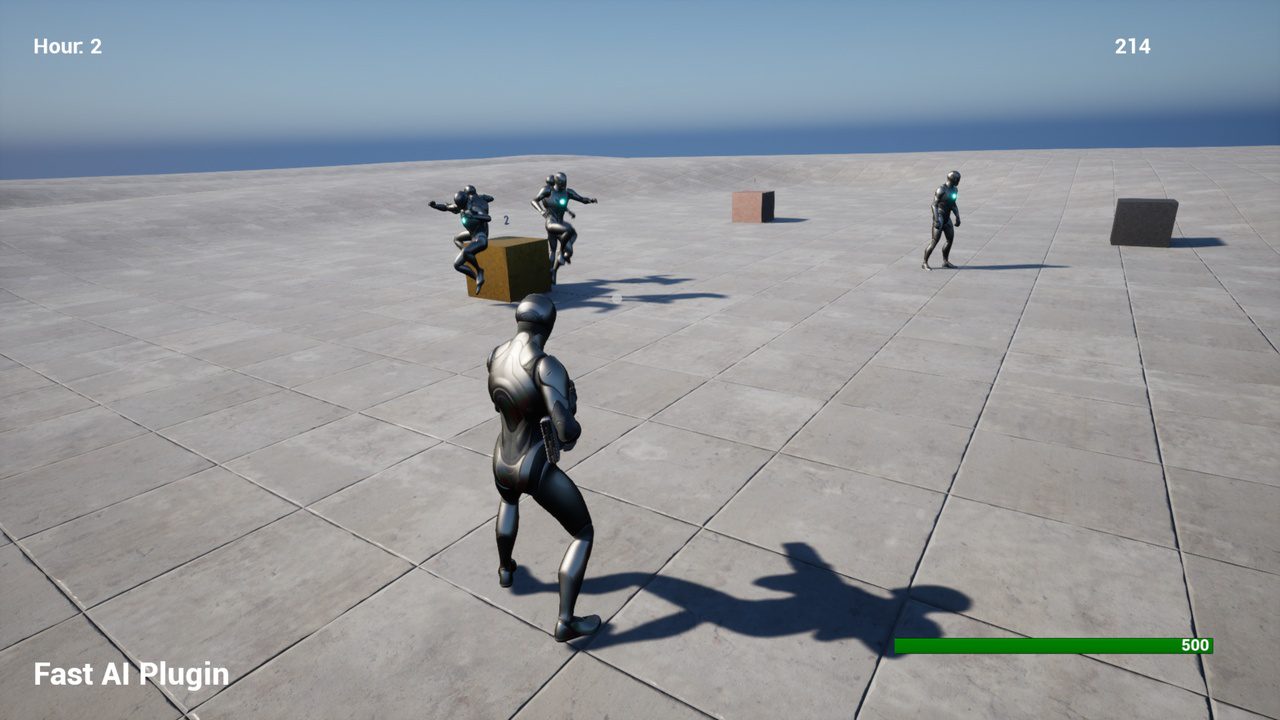Select the gray cube at the far right

coord(1143,223)
